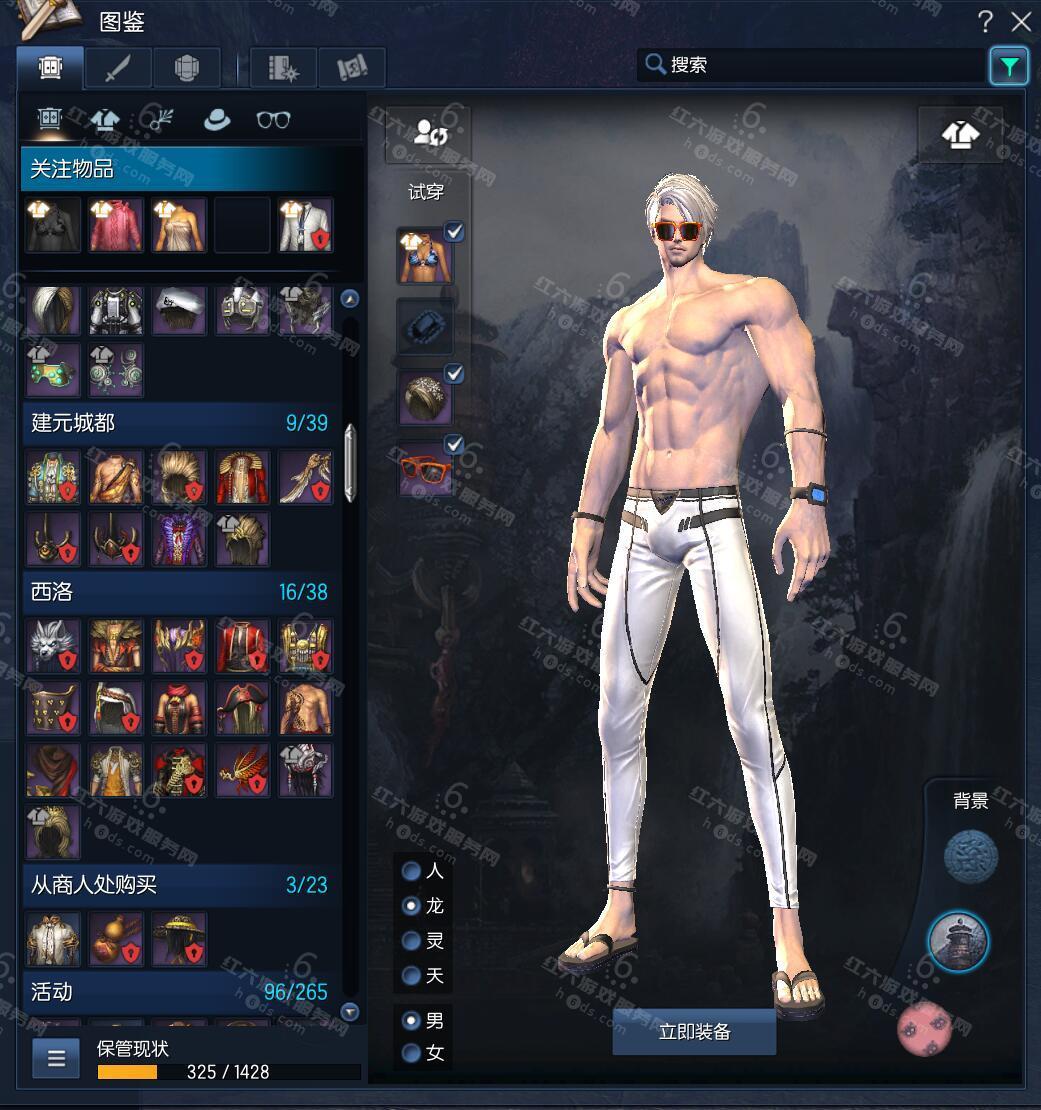The height and width of the screenshot is (1110, 1041).
Task: Click the list scroll-down arrow
Action: [x=349, y=1012]
